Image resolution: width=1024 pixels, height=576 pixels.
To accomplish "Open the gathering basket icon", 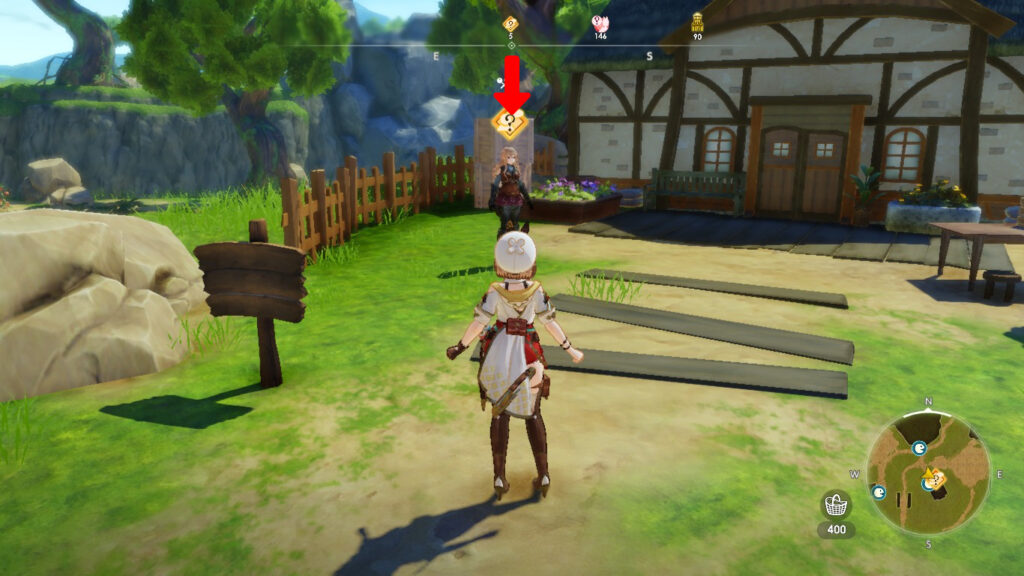I will click(835, 505).
